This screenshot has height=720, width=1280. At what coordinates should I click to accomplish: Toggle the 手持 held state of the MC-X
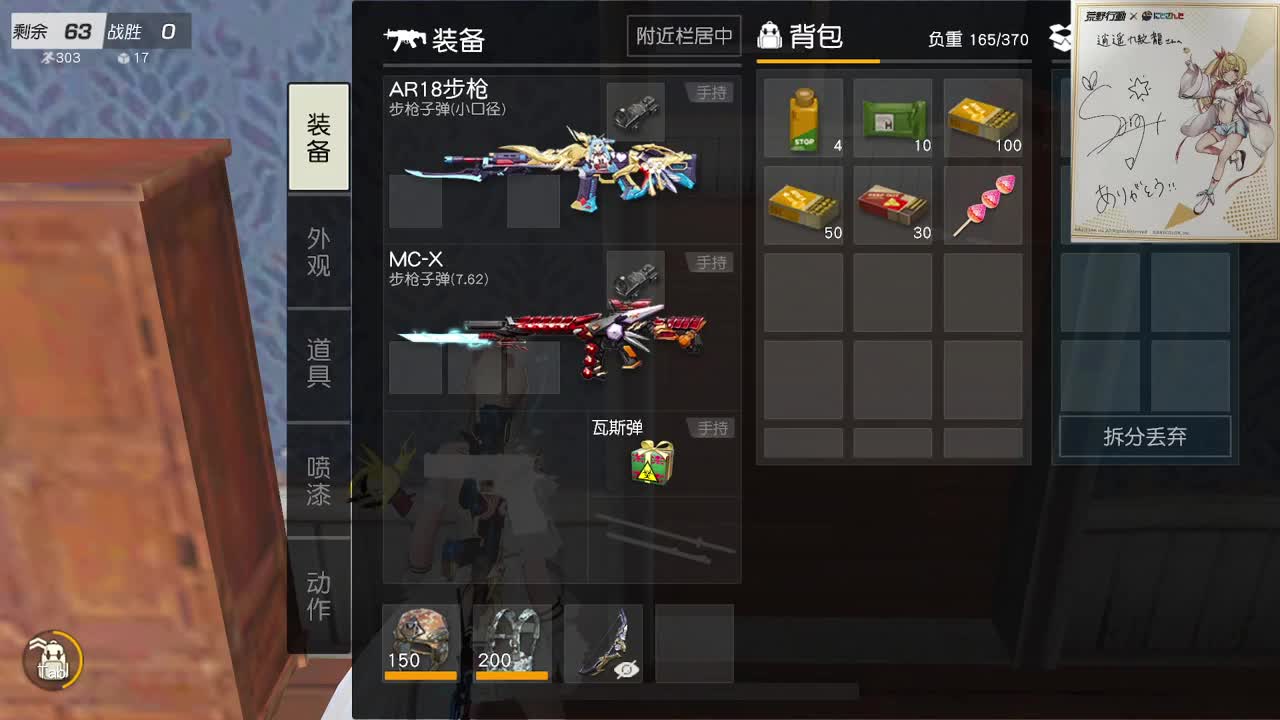tap(711, 262)
